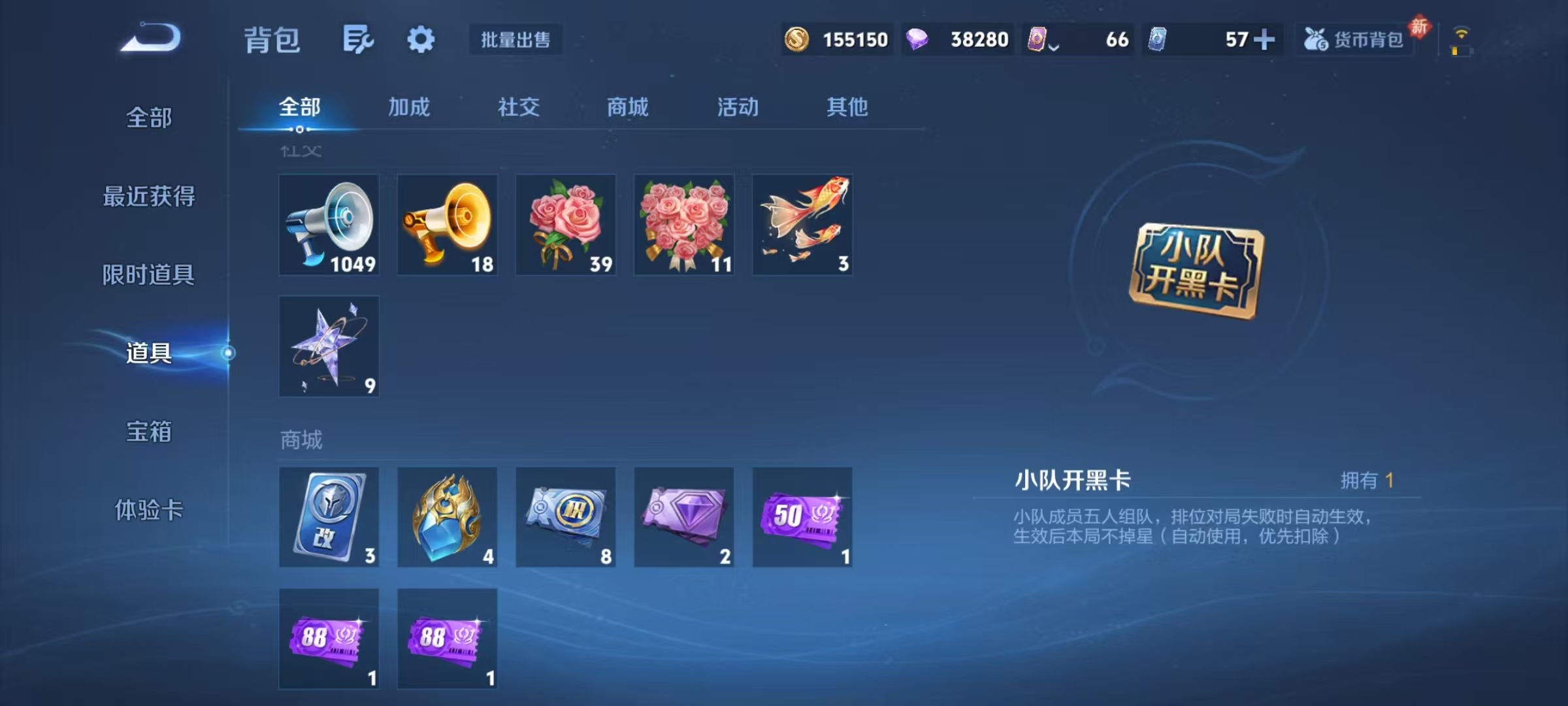View the 88 coupon item
The image size is (1568, 706).
point(329,639)
